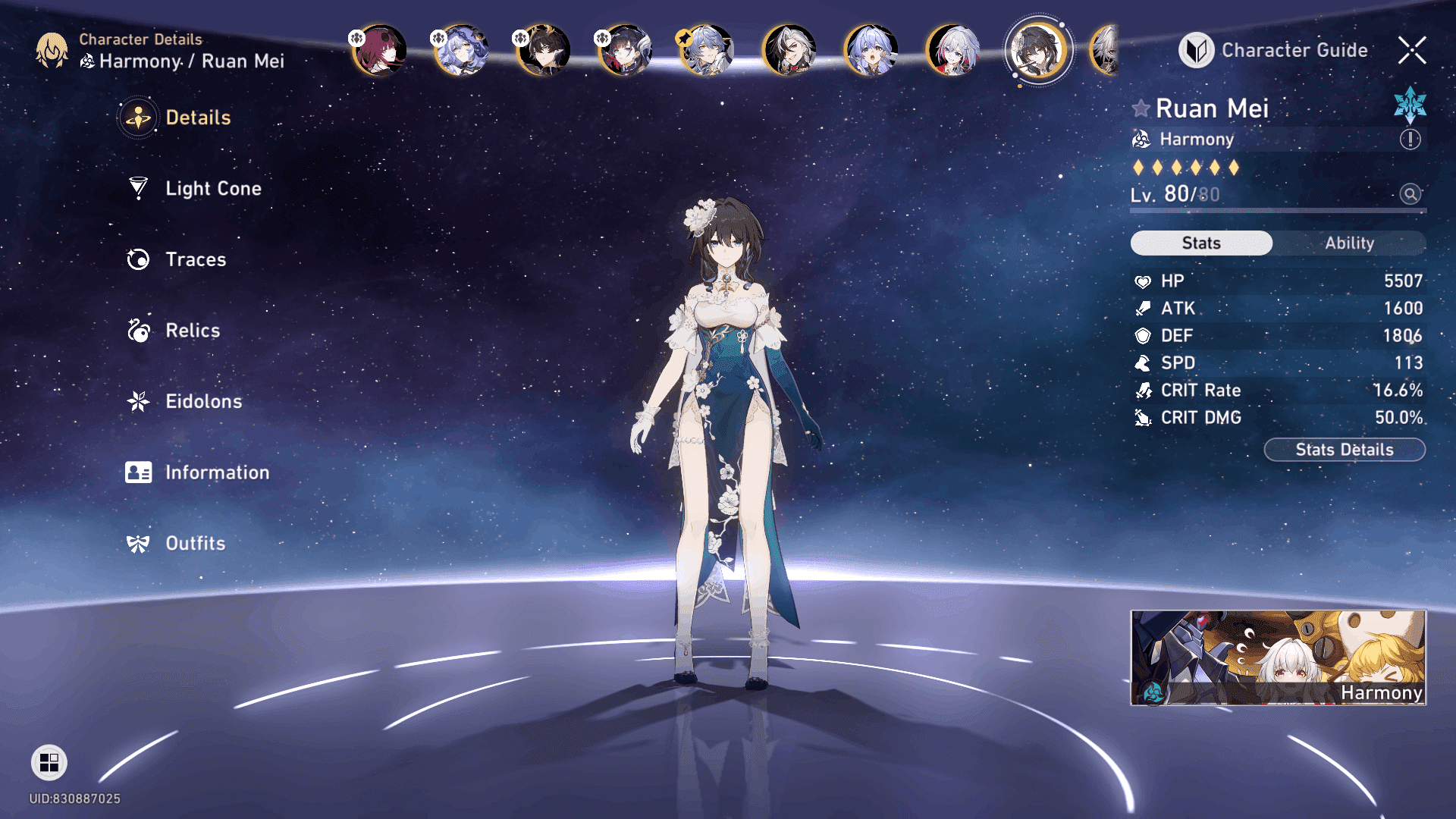Select the Stats tab
The width and height of the screenshot is (1456, 819).
point(1201,243)
